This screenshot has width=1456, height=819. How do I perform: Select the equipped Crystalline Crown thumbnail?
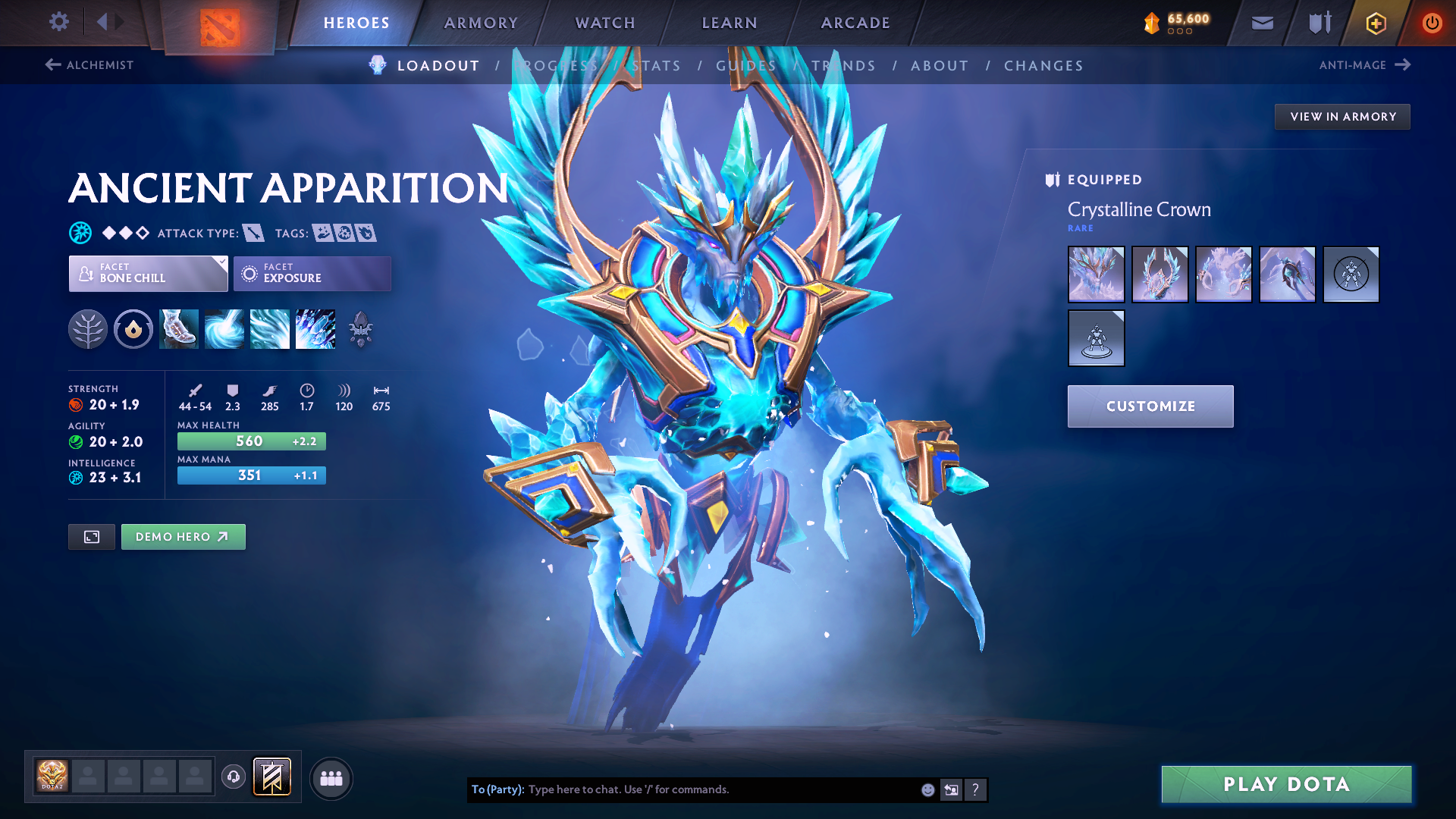1096,275
